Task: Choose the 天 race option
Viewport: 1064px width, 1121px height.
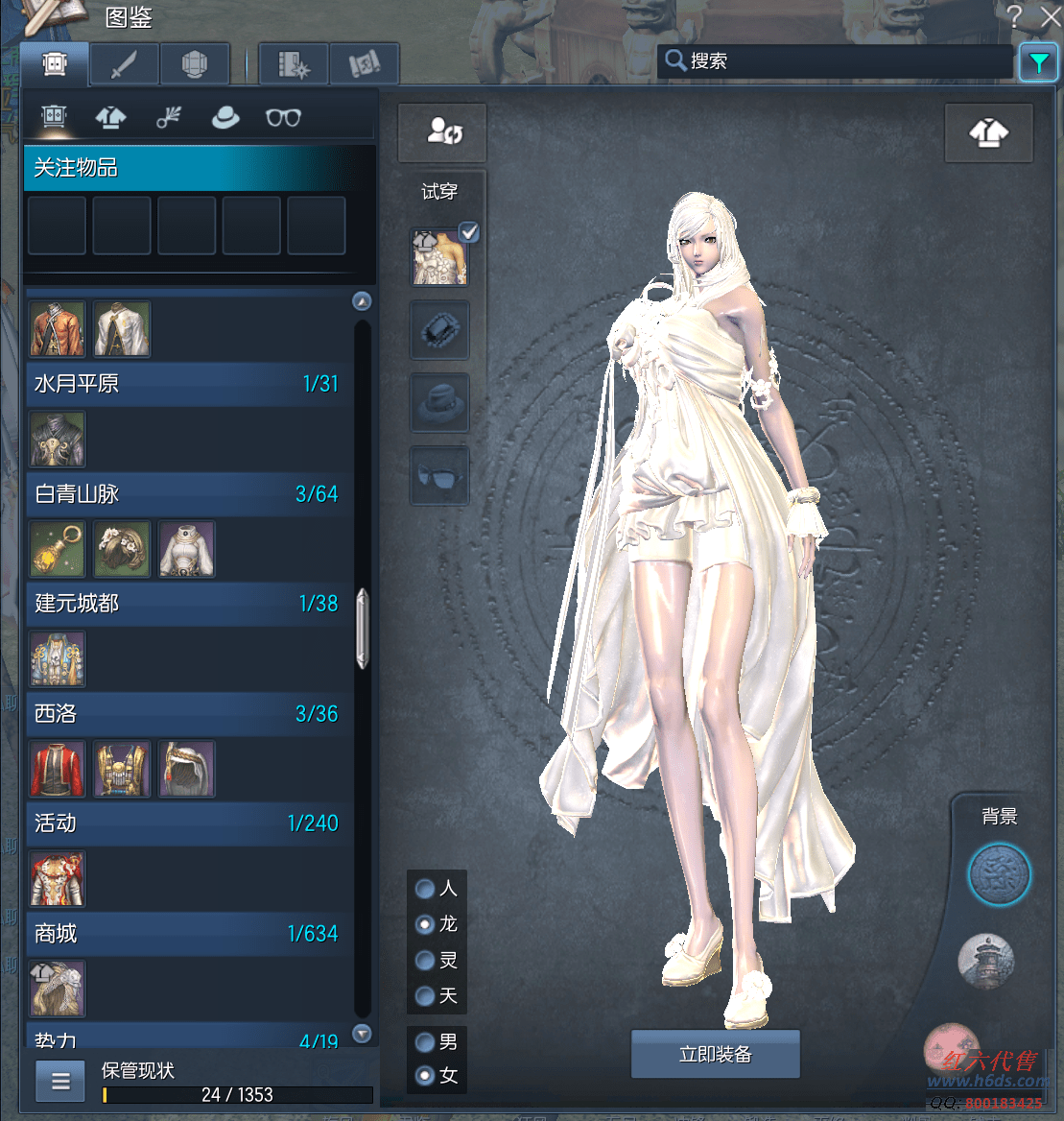Action: pos(425,996)
